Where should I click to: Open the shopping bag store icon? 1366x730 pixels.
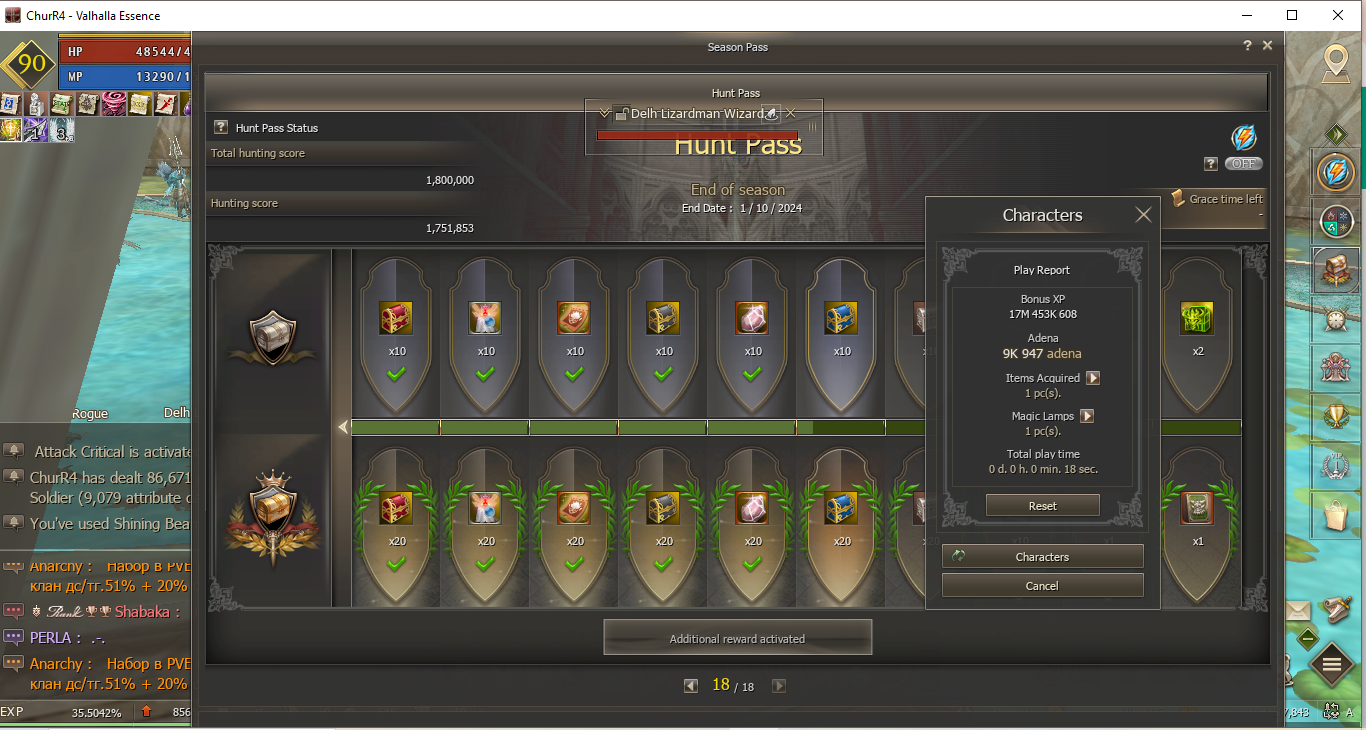[x=1335, y=517]
